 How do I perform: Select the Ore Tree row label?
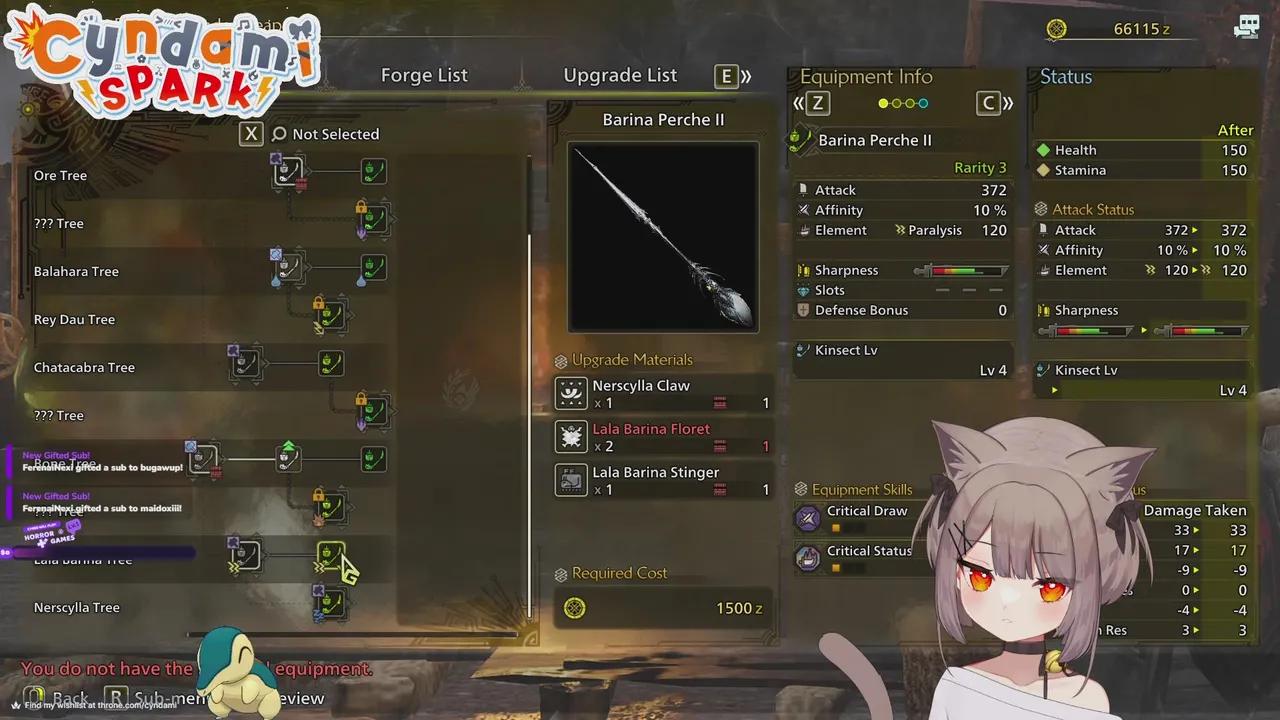pos(60,175)
